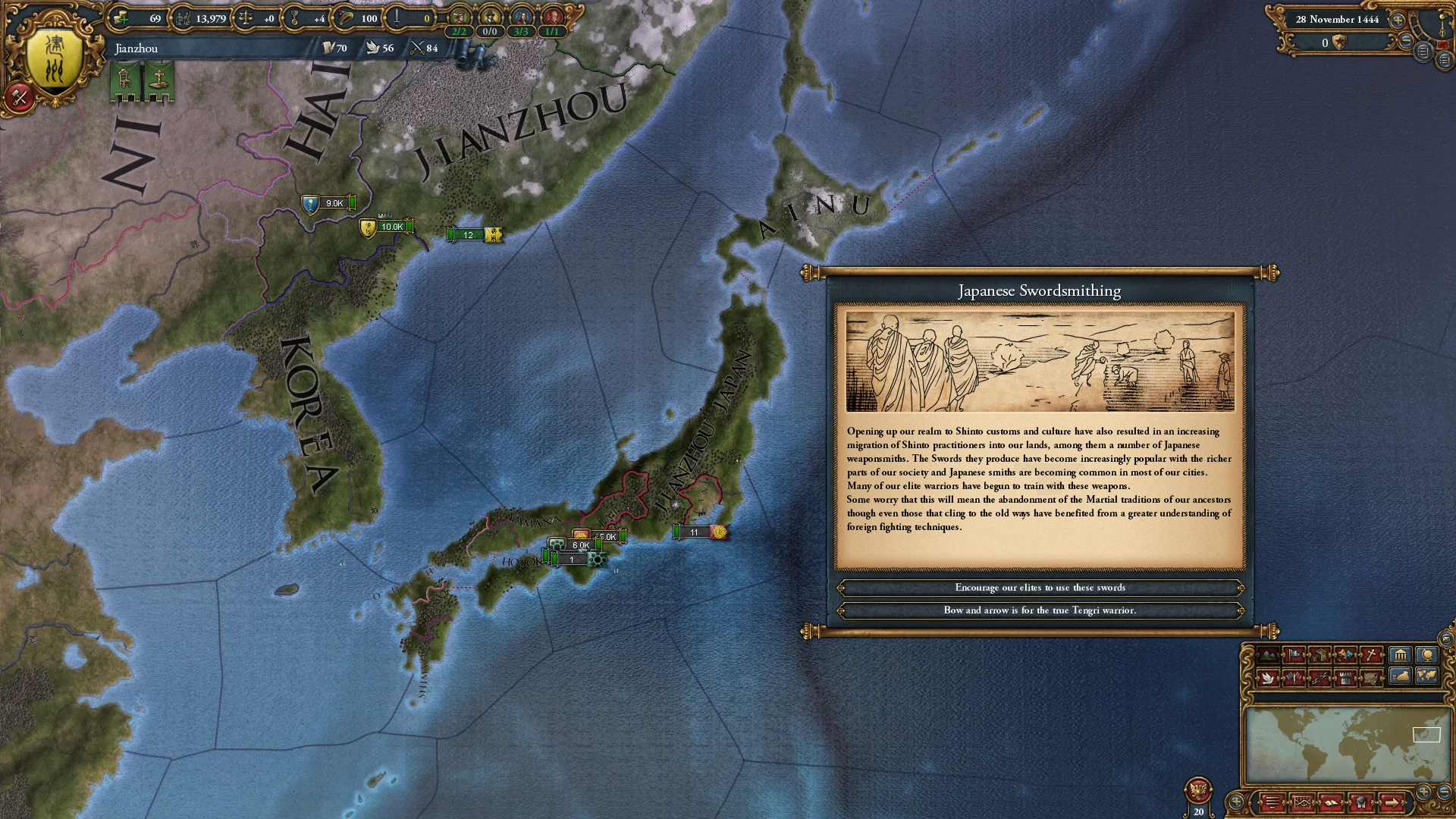Switch to the political map mode
This screenshot has height=819, width=1456.
pyautogui.click(x=1293, y=654)
